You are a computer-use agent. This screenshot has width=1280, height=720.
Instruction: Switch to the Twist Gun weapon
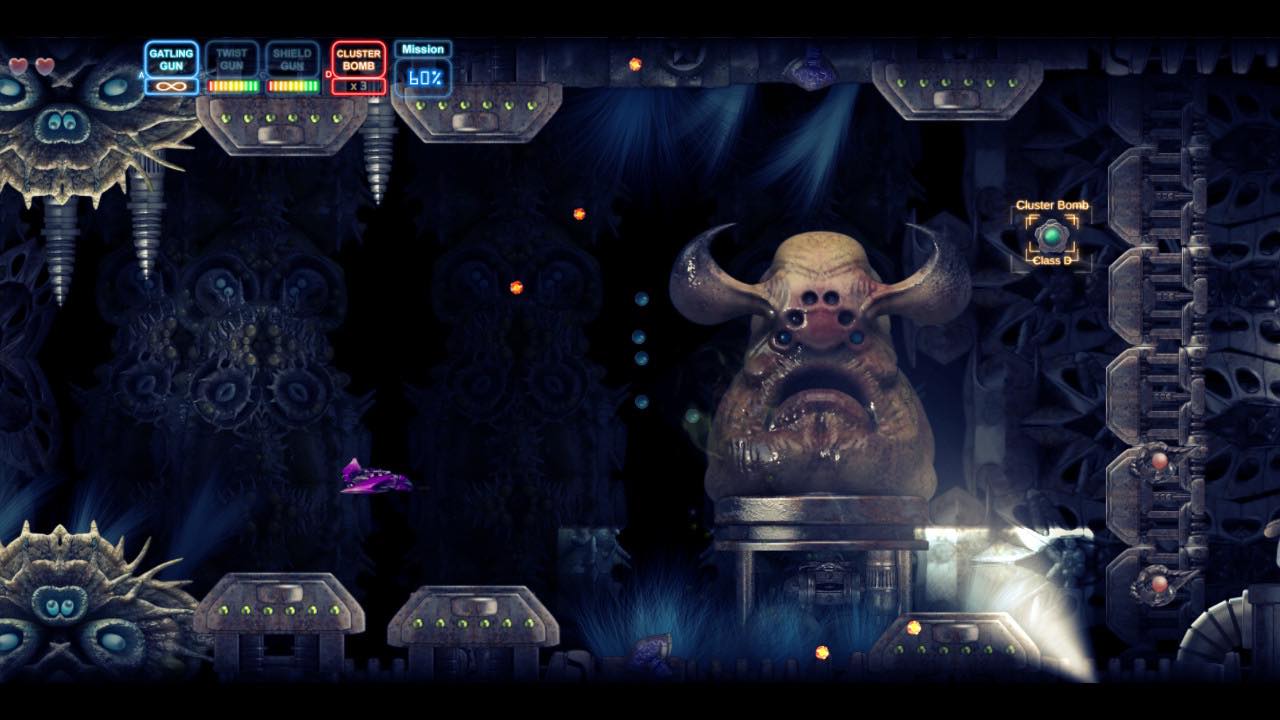click(232, 60)
